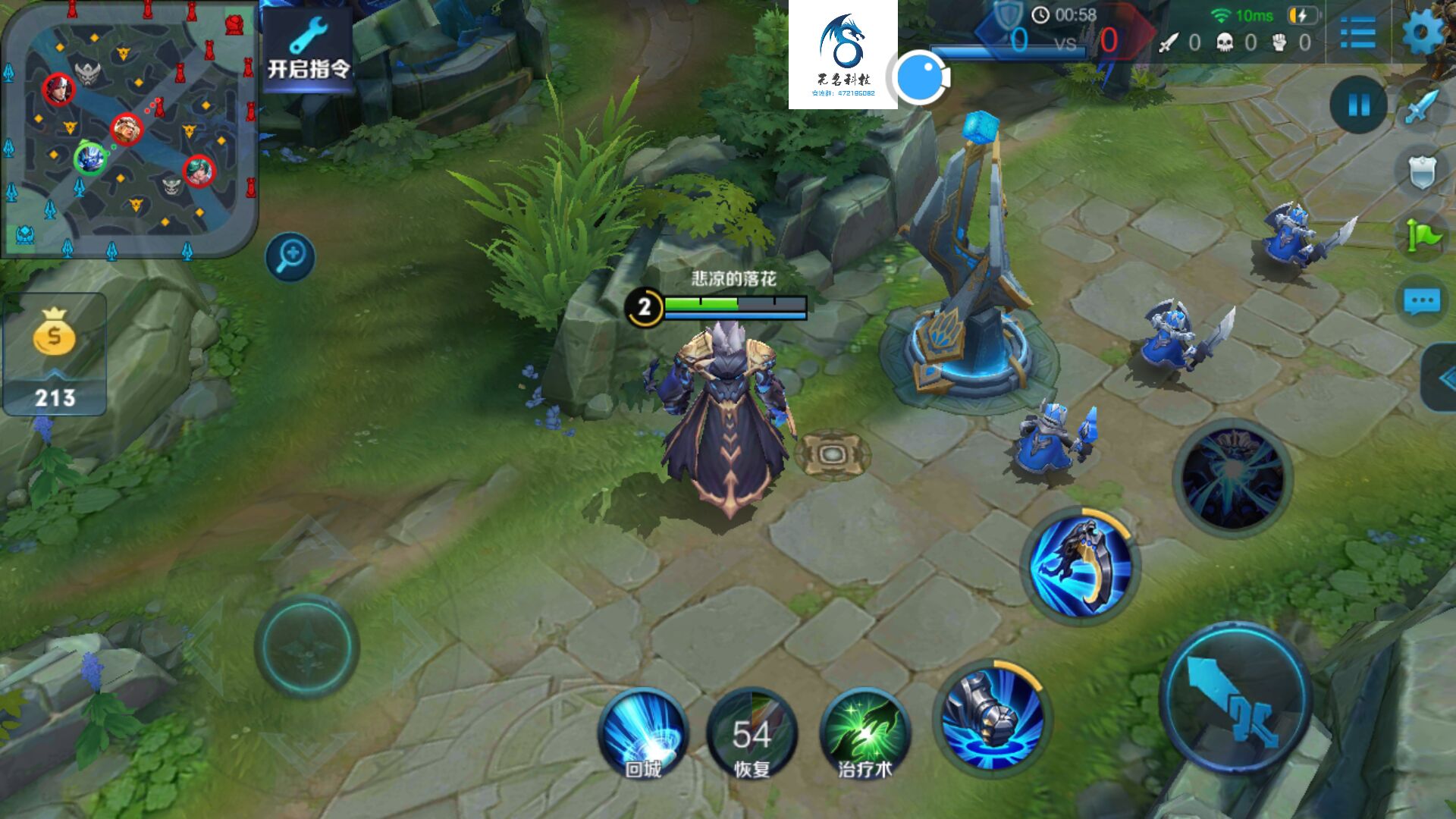Show the scoreboard list icon
1456x819 pixels.
pos(1357,33)
